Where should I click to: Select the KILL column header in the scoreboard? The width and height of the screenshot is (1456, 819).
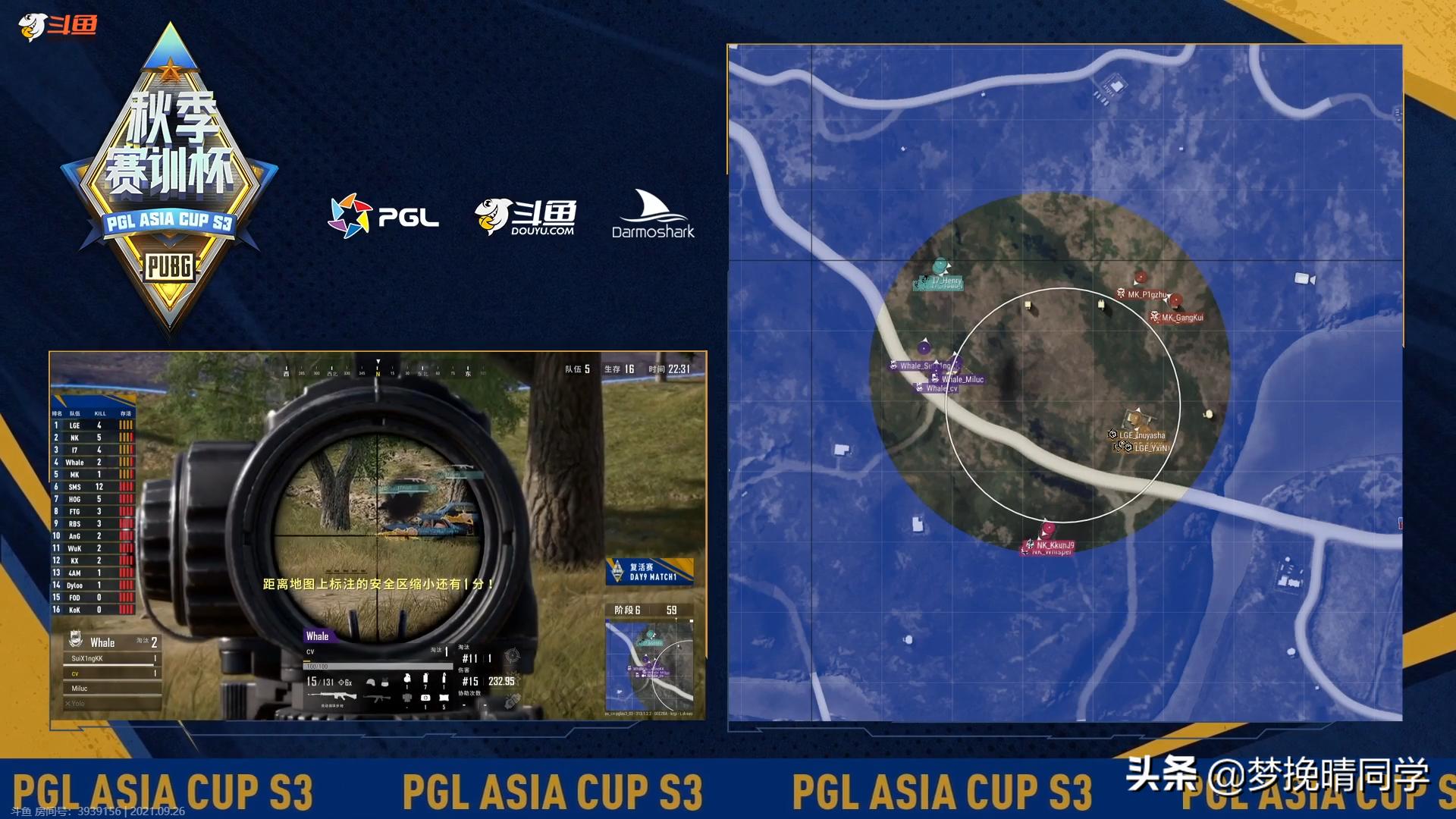click(x=99, y=413)
